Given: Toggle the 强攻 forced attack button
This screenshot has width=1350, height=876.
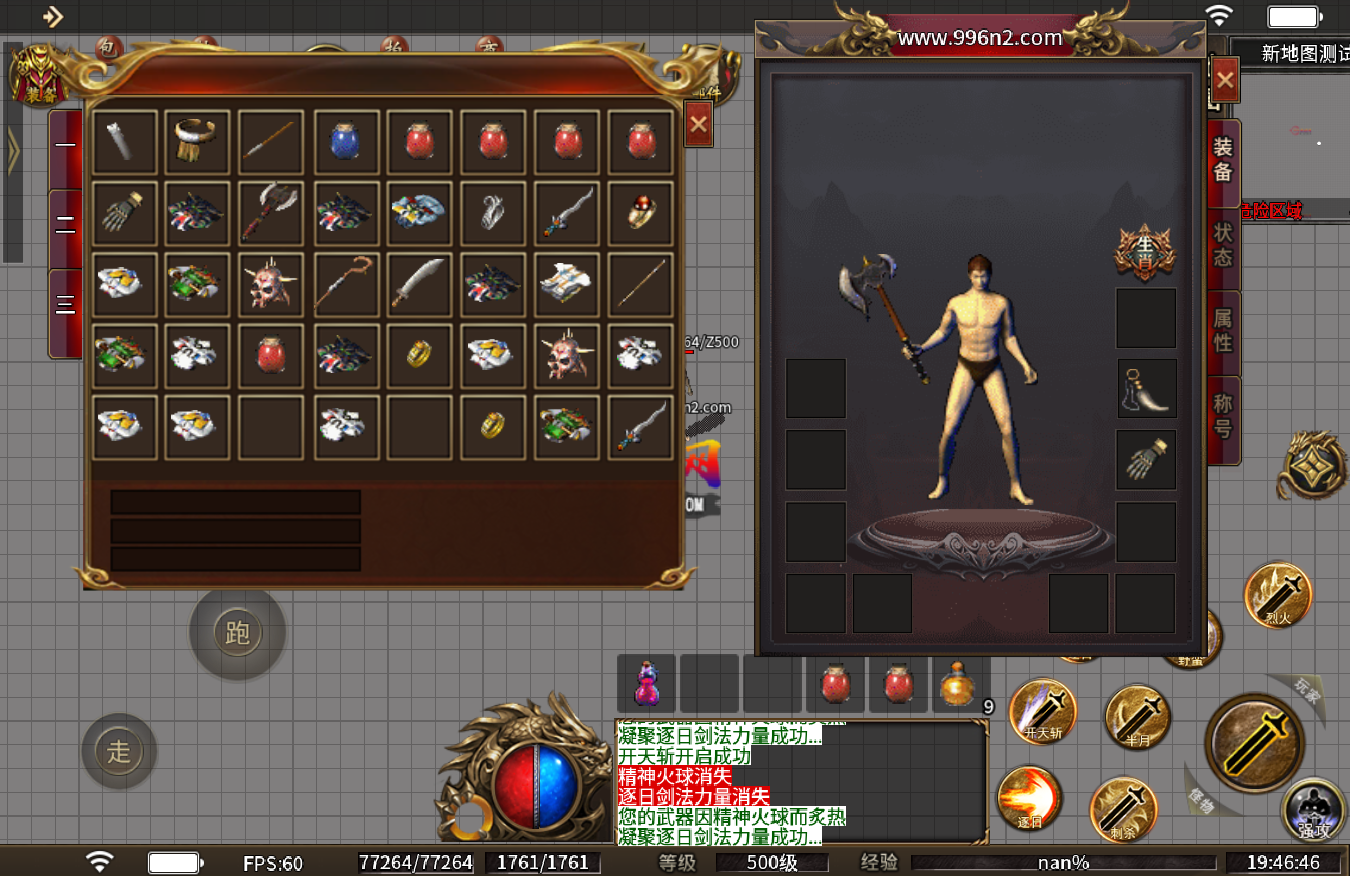Looking at the screenshot, I should coord(1314,810).
